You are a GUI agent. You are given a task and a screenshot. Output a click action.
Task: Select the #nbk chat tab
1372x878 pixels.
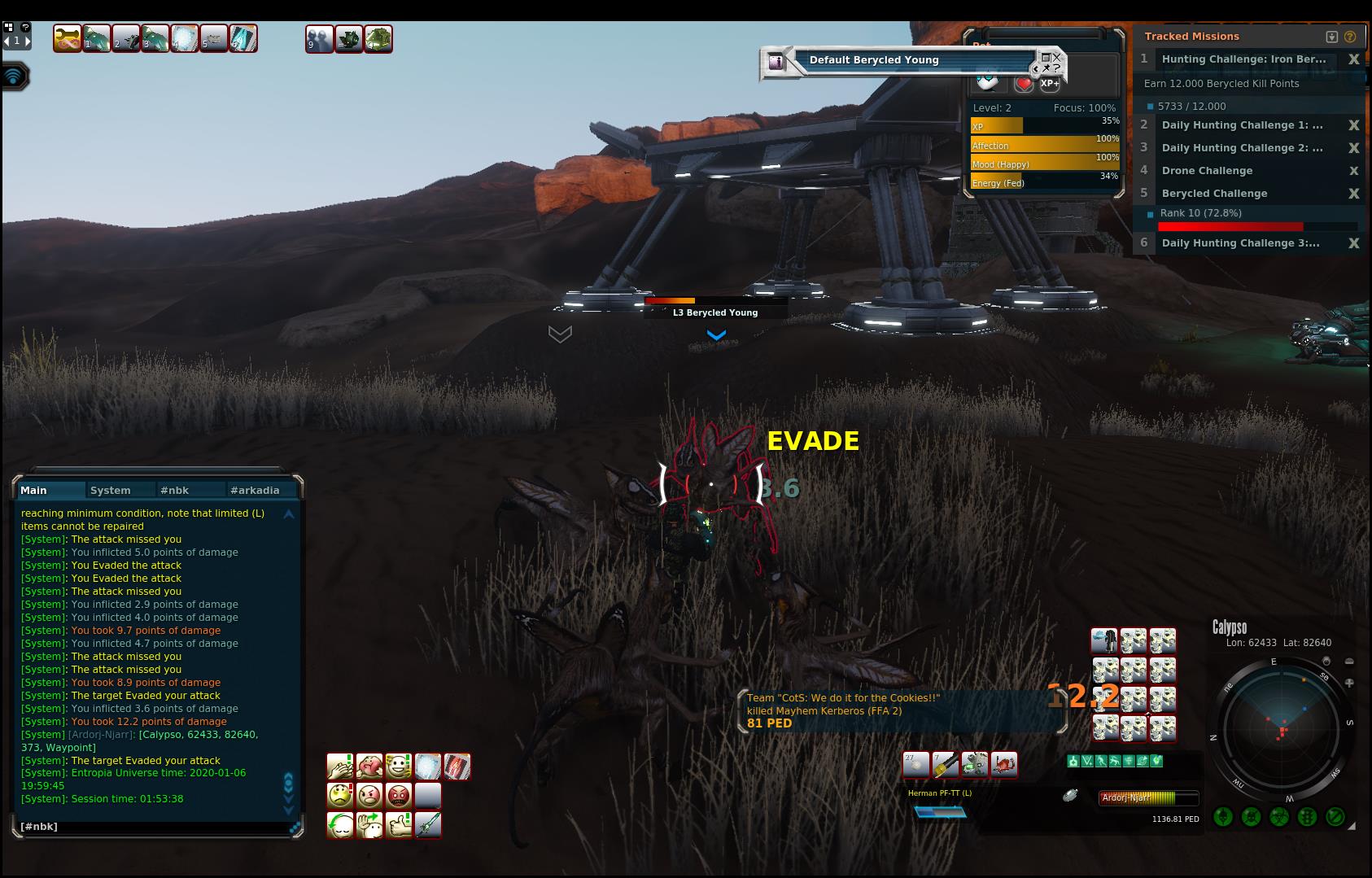click(175, 490)
